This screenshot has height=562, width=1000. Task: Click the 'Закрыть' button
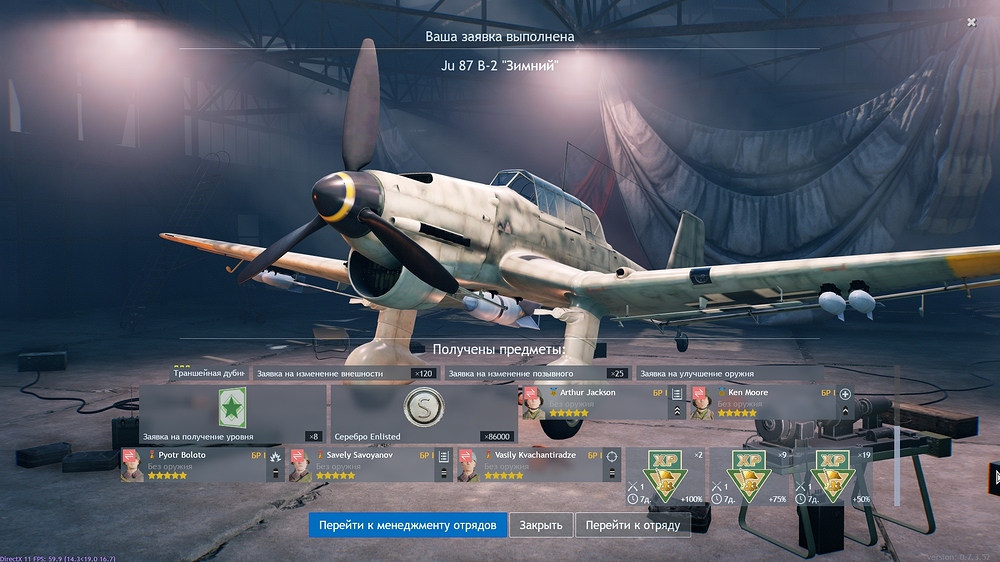pos(542,525)
